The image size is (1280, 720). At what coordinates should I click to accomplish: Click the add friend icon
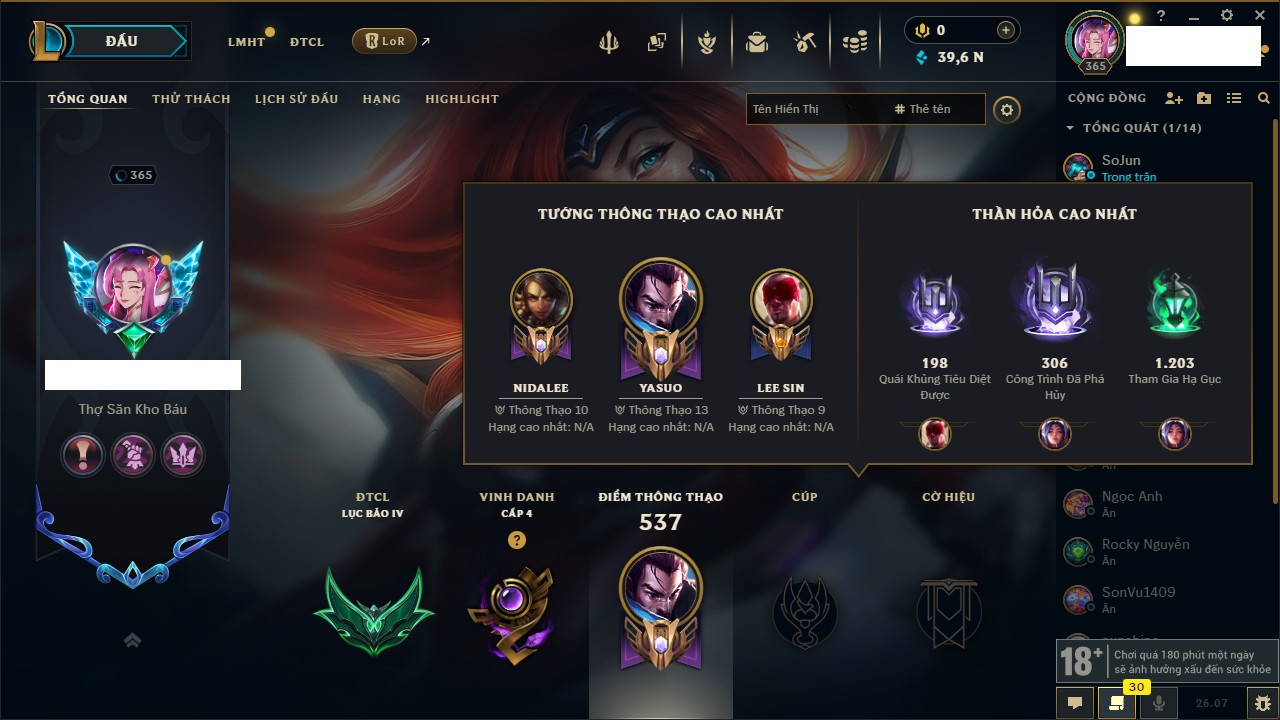pos(1174,98)
